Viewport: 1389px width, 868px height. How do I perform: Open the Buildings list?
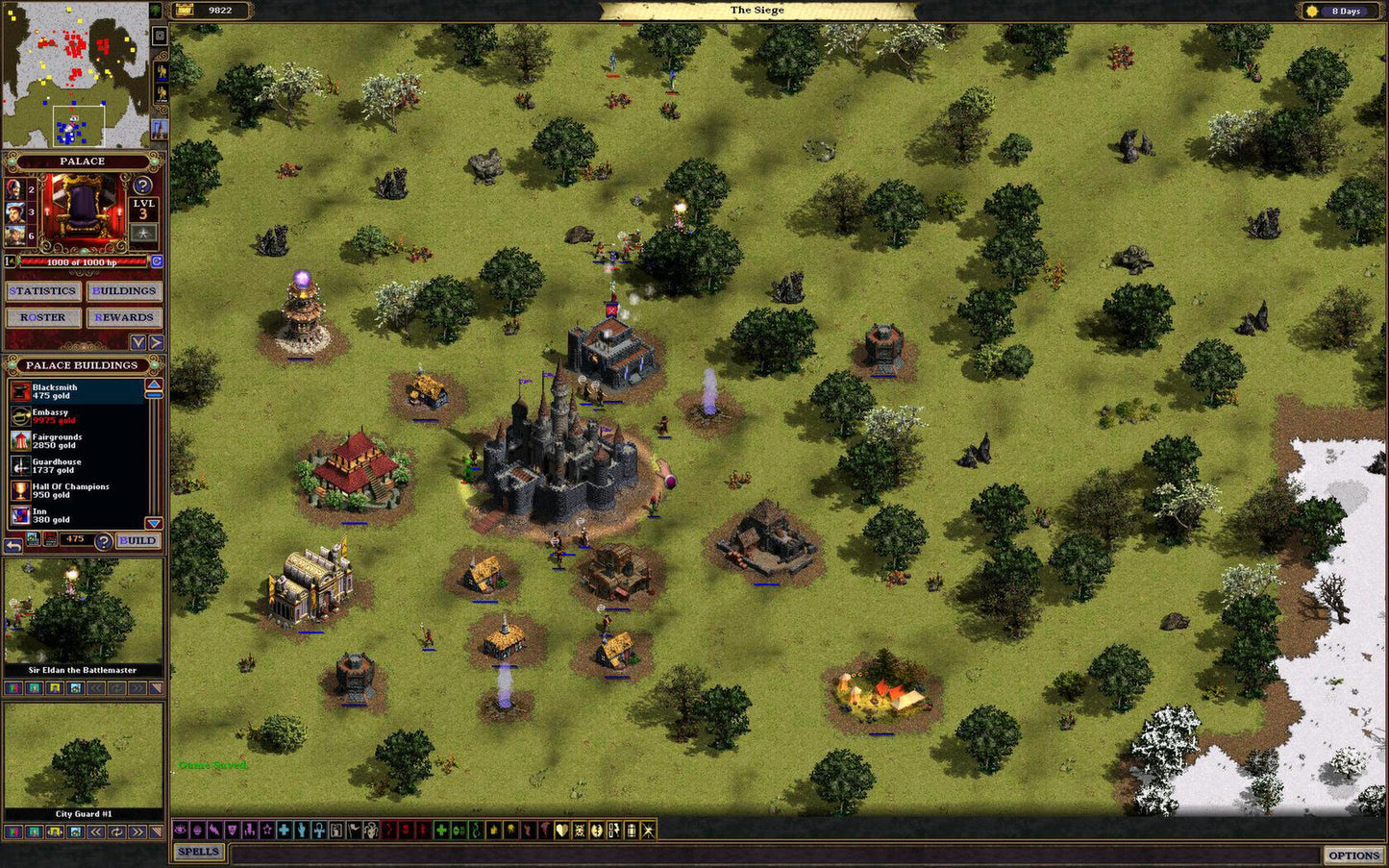[124, 291]
